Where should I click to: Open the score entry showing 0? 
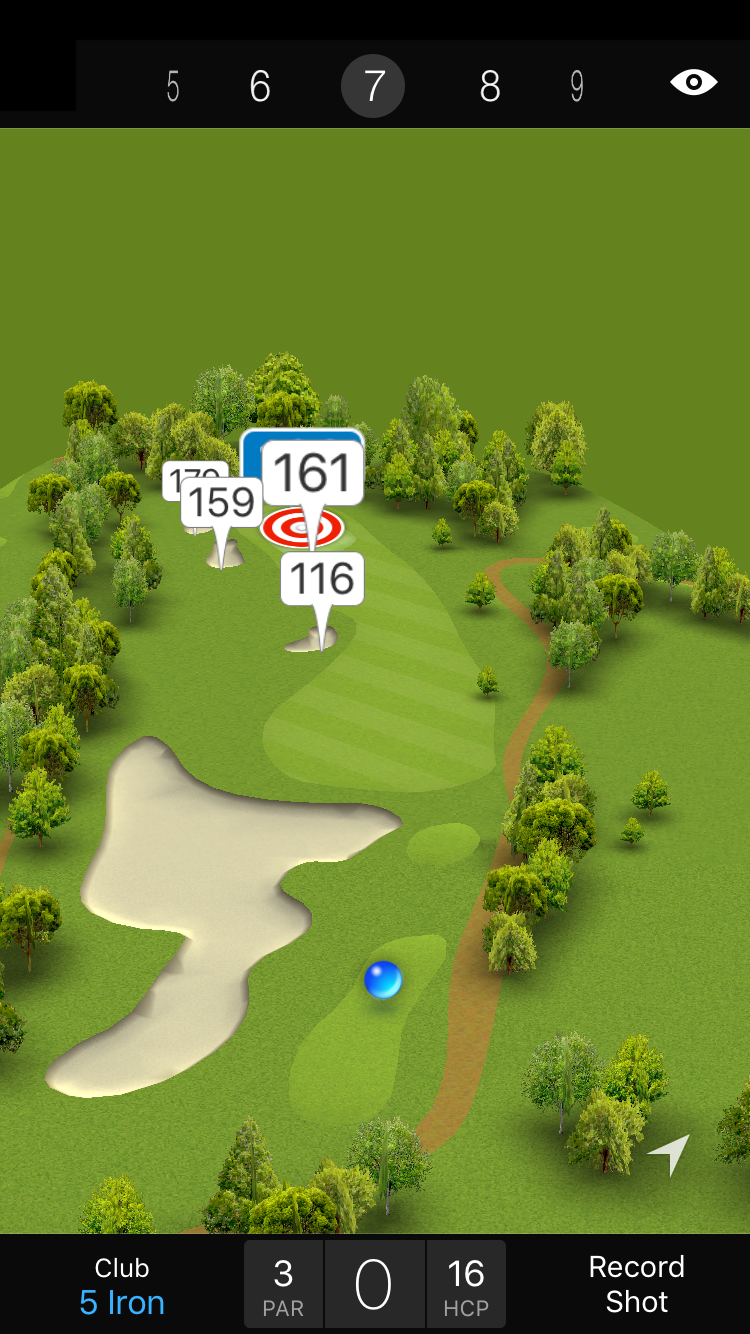(374, 1284)
